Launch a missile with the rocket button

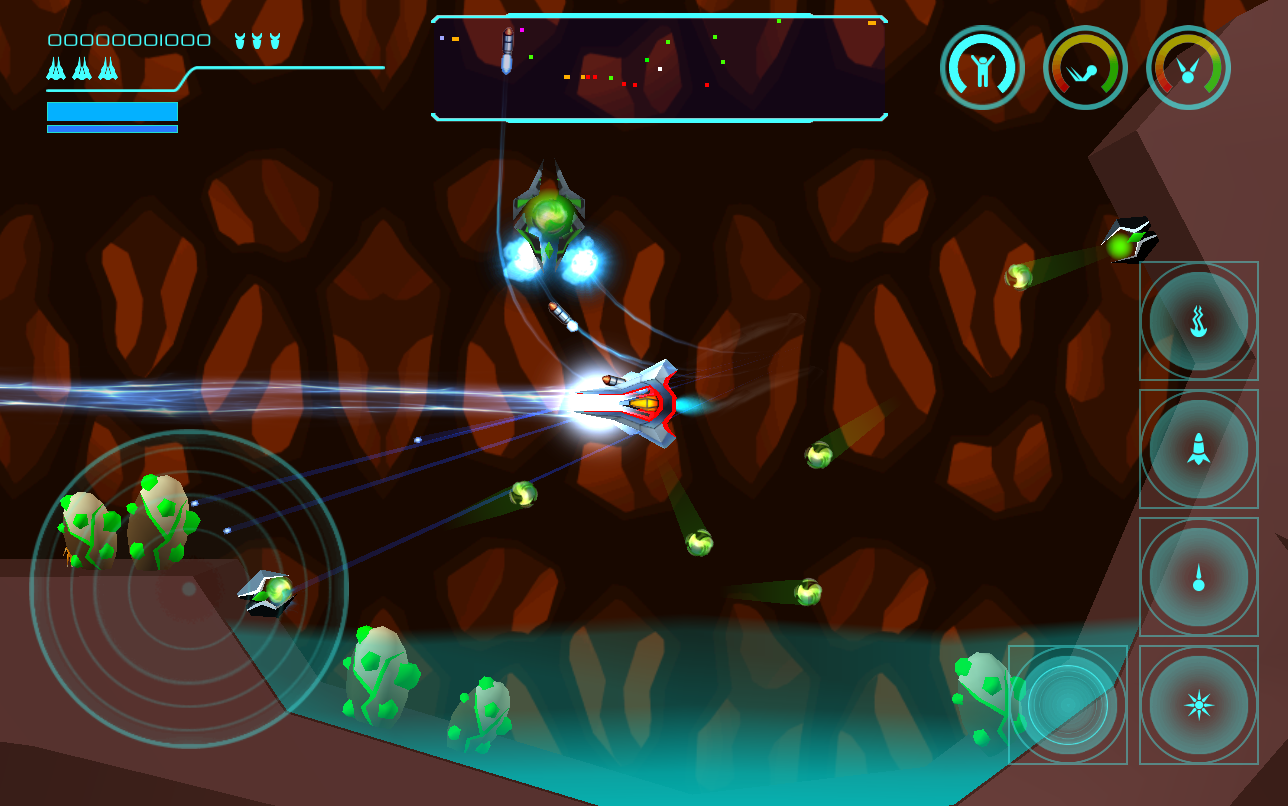tap(1198, 448)
